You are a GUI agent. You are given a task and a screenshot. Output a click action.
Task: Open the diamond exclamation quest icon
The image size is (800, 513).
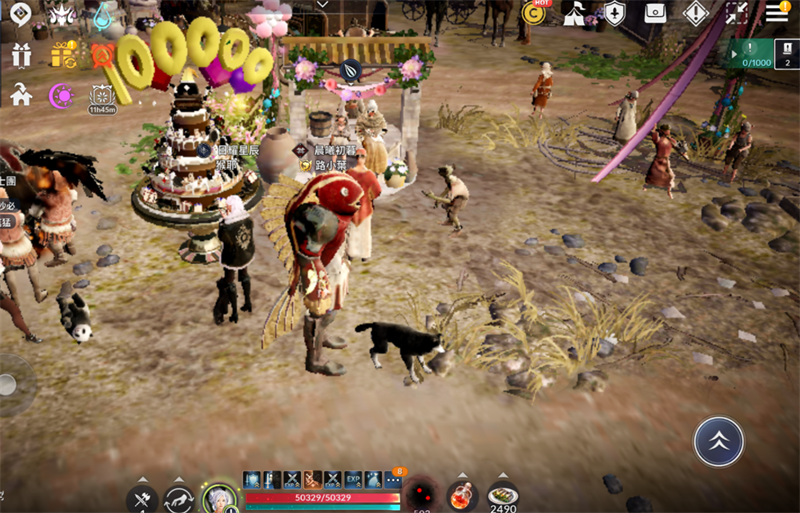(x=696, y=14)
